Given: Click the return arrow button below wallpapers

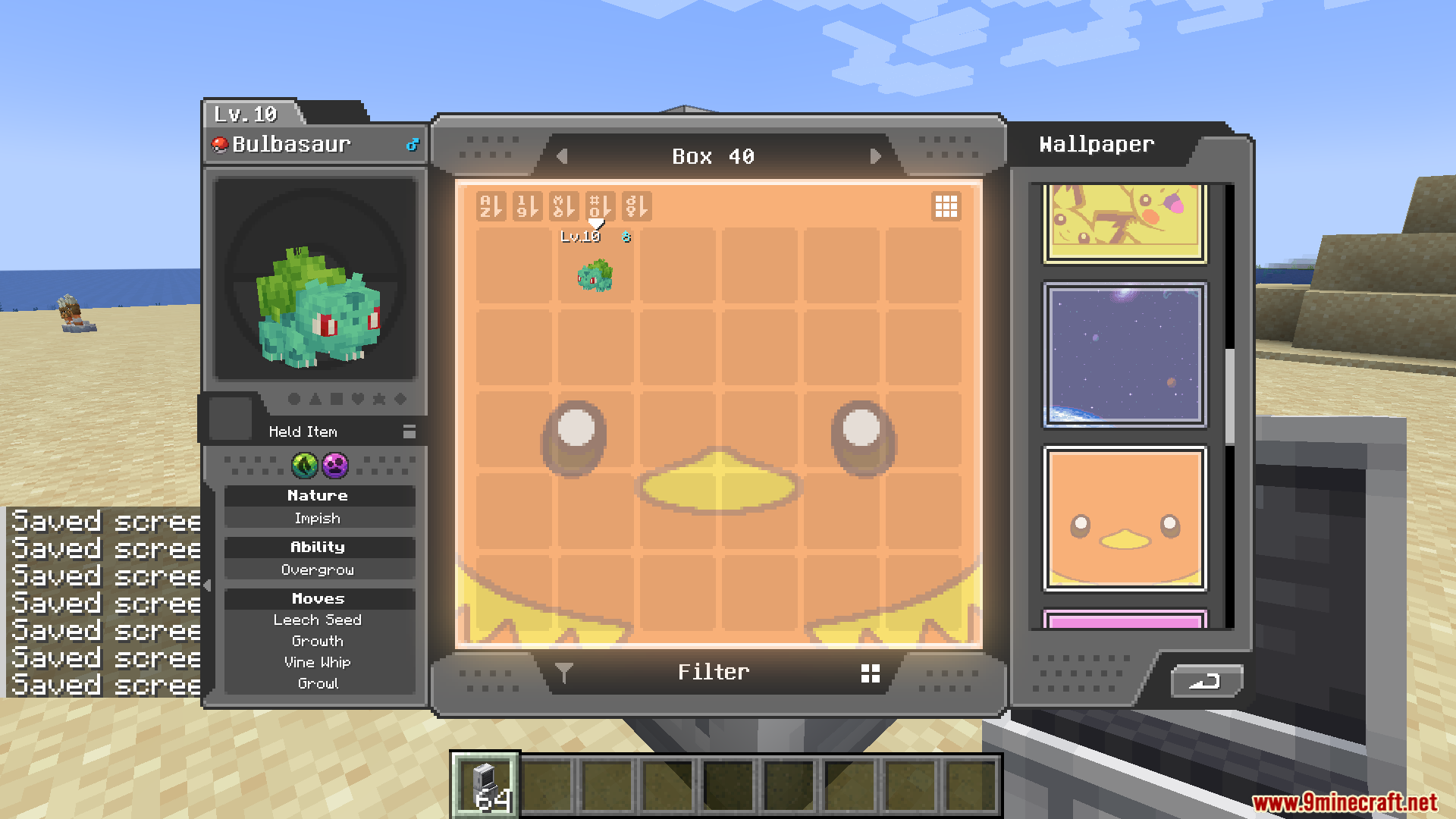Looking at the screenshot, I should tap(1206, 682).
